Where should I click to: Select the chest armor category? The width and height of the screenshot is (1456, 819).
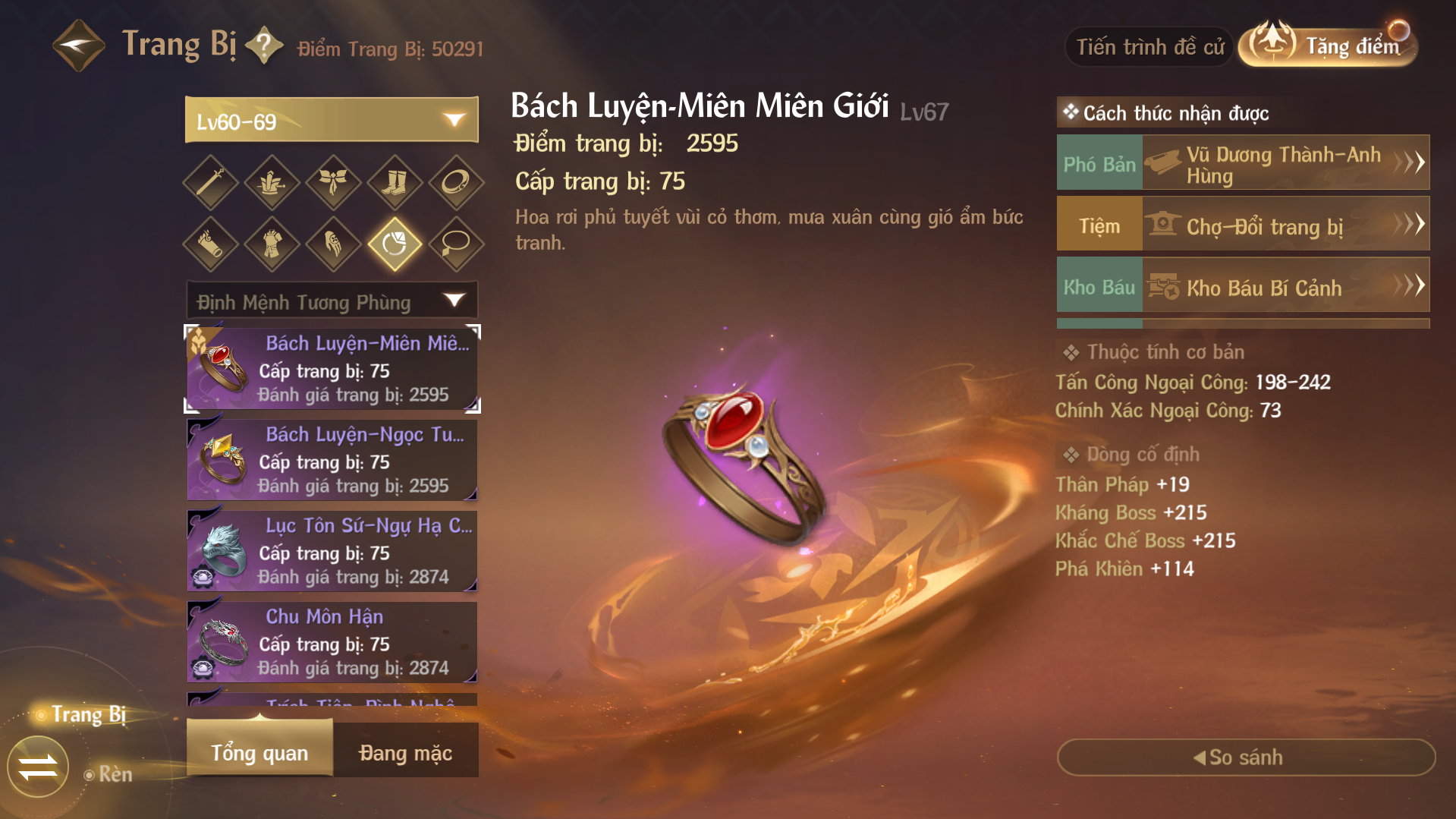coord(272,244)
